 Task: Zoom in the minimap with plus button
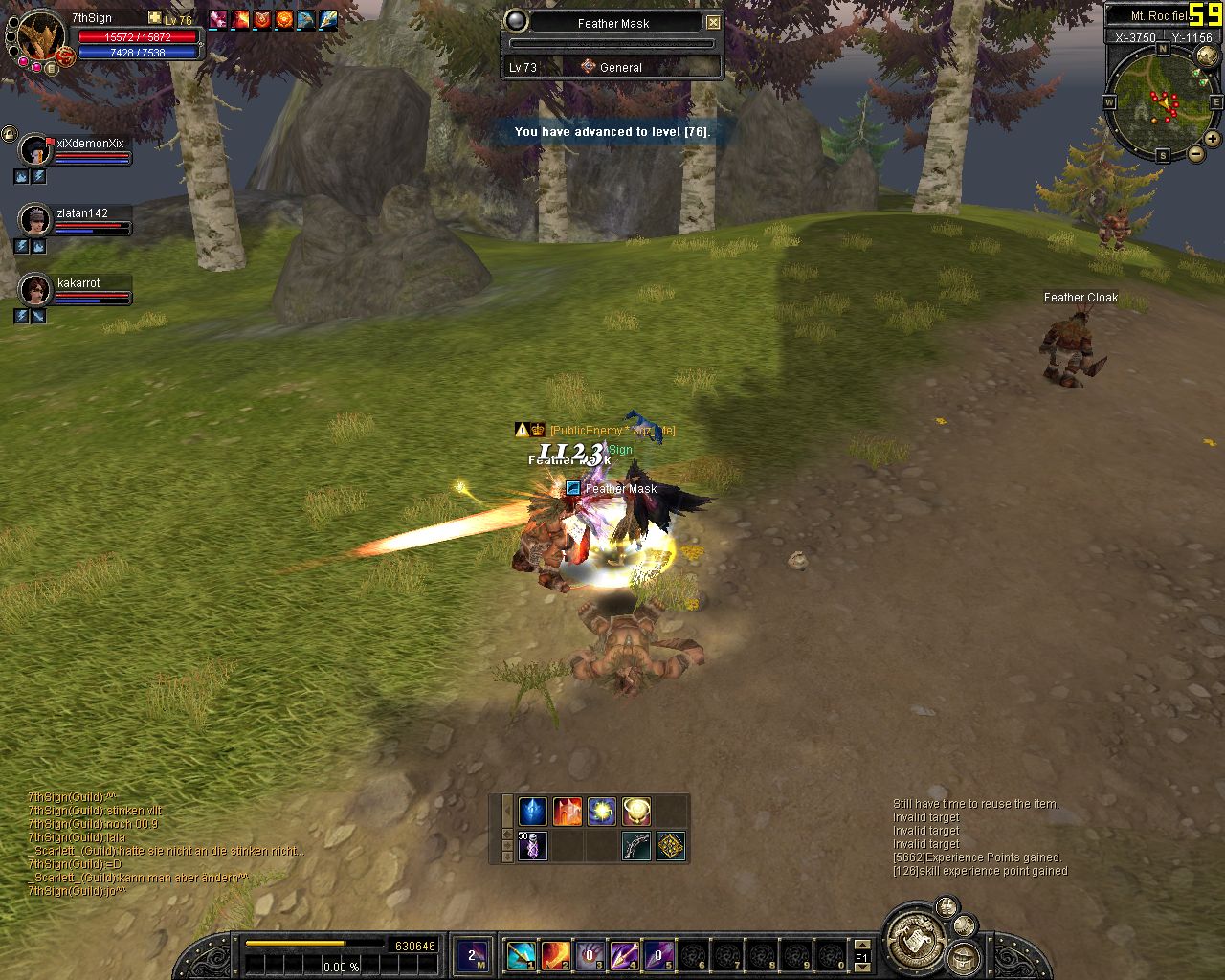pos(1212,139)
